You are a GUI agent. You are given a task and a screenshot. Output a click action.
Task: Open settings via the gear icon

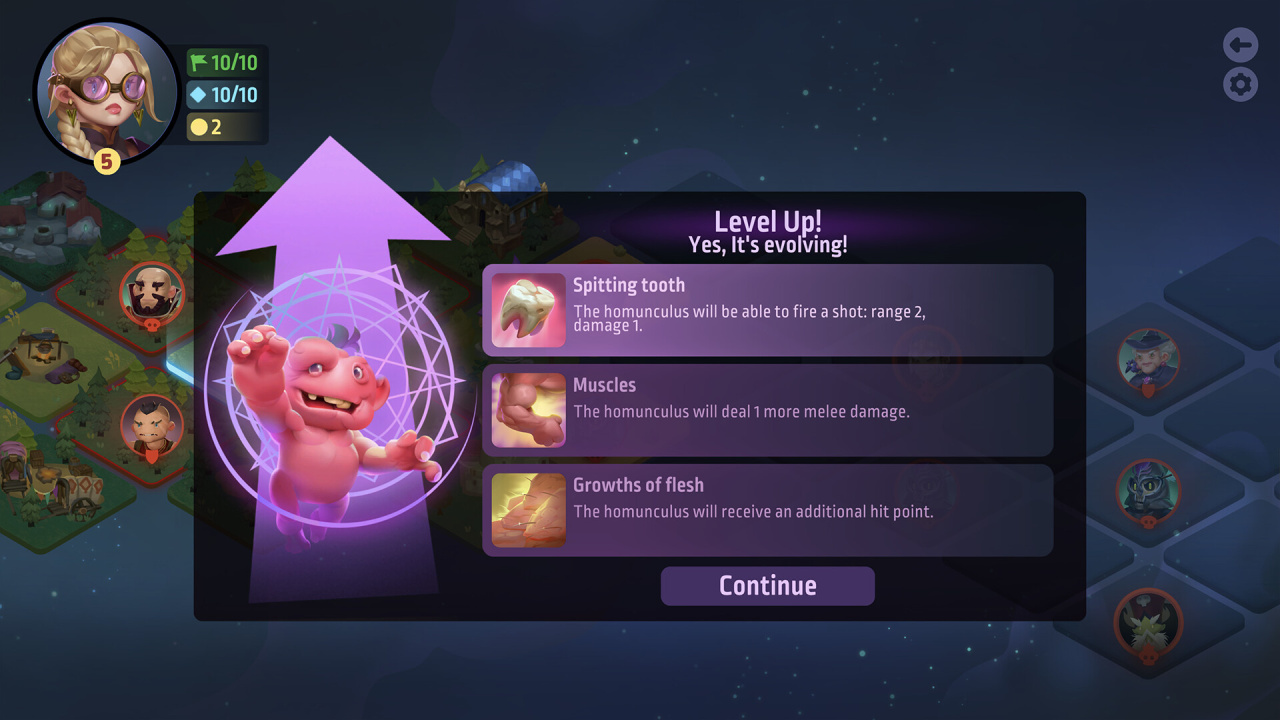click(1240, 84)
